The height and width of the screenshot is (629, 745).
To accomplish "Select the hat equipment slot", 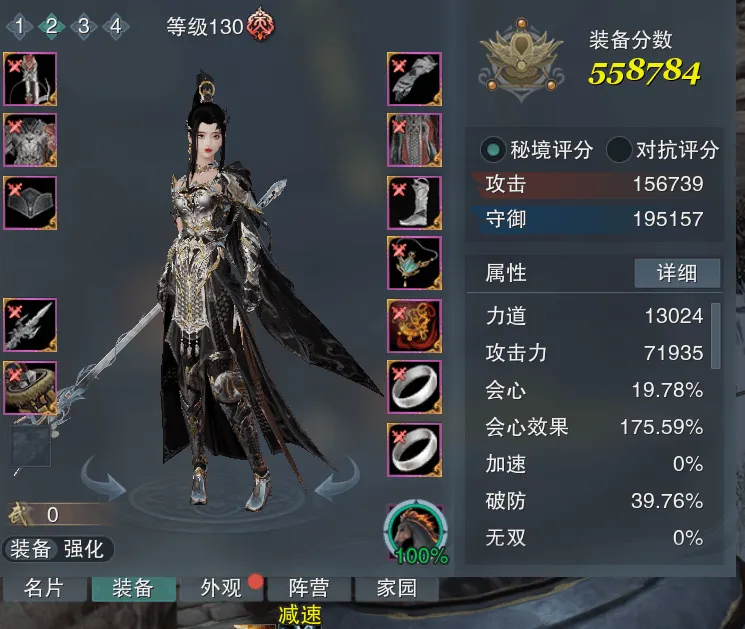I will [30, 202].
